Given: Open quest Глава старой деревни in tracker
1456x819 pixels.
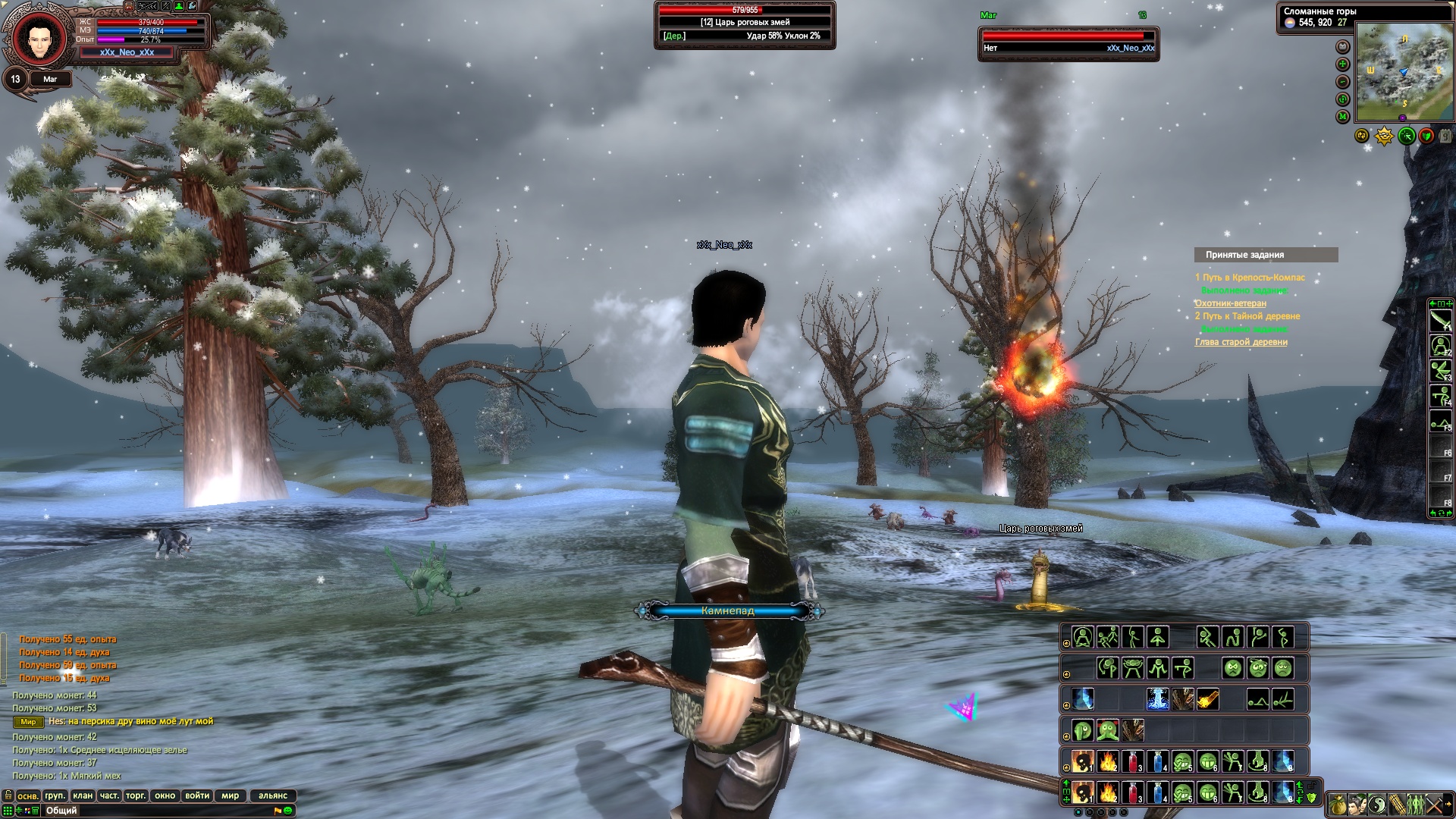Looking at the screenshot, I should [x=1241, y=342].
